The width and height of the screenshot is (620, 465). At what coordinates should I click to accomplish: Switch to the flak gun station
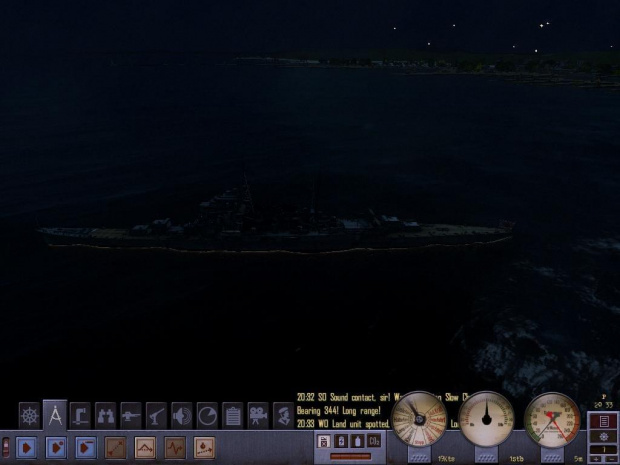click(x=156, y=415)
